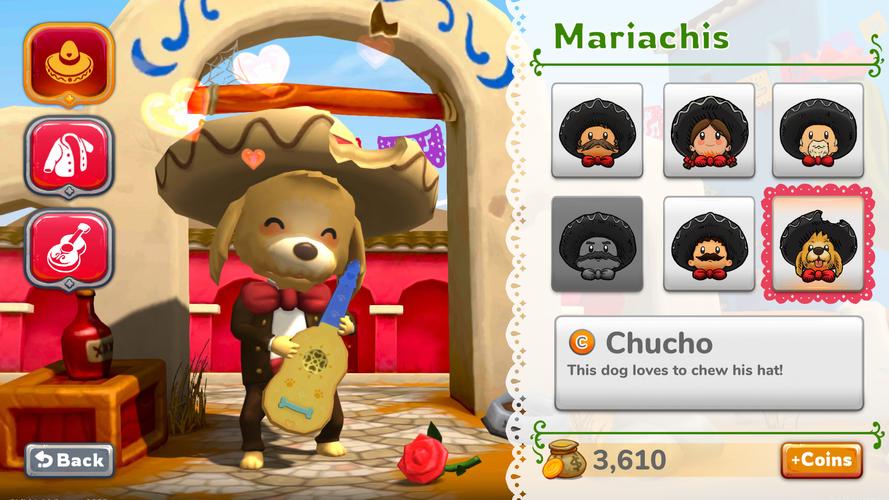This screenshot has width=889, height=500.
Task: Pick the white-bearded old mariachi
Action: pos(817,130)
